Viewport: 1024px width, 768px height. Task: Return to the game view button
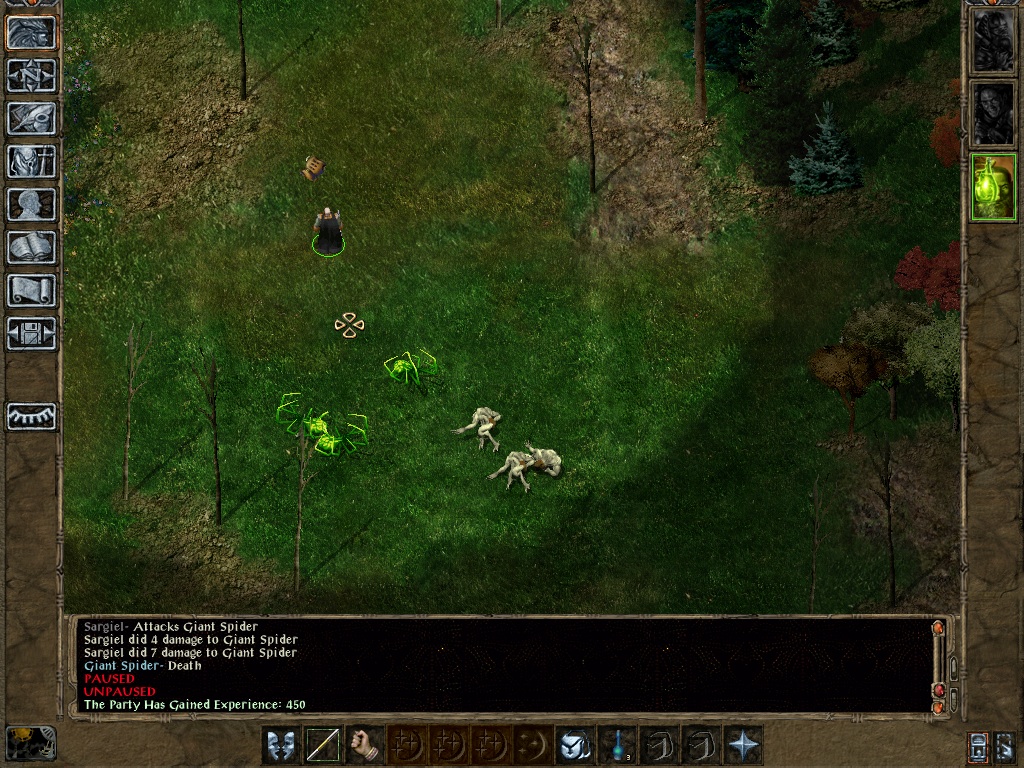coord(31,33)
